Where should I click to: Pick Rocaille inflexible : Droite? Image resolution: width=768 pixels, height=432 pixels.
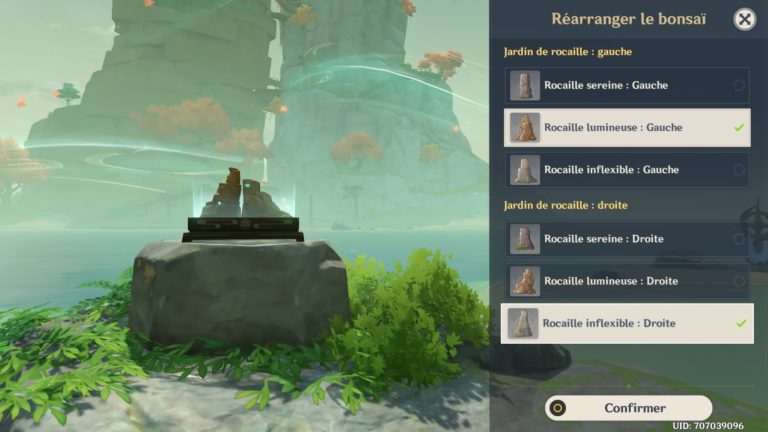[x=627, y=324]
